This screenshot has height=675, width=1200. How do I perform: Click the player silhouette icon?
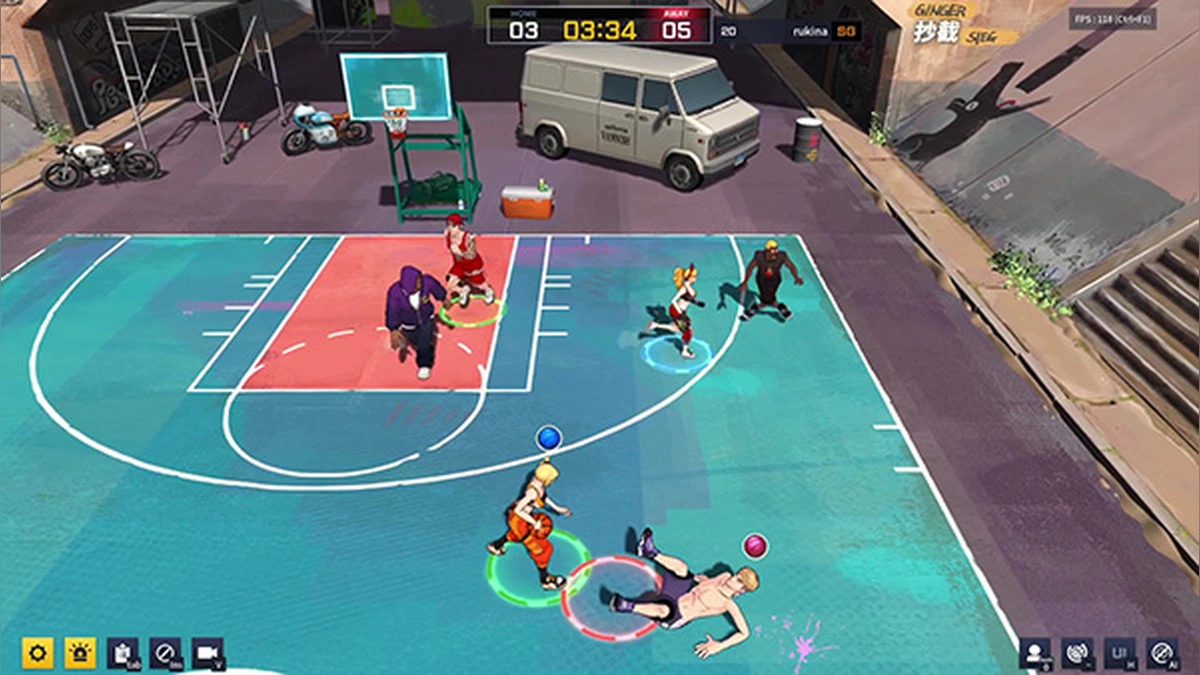(x=1035, y=653)
